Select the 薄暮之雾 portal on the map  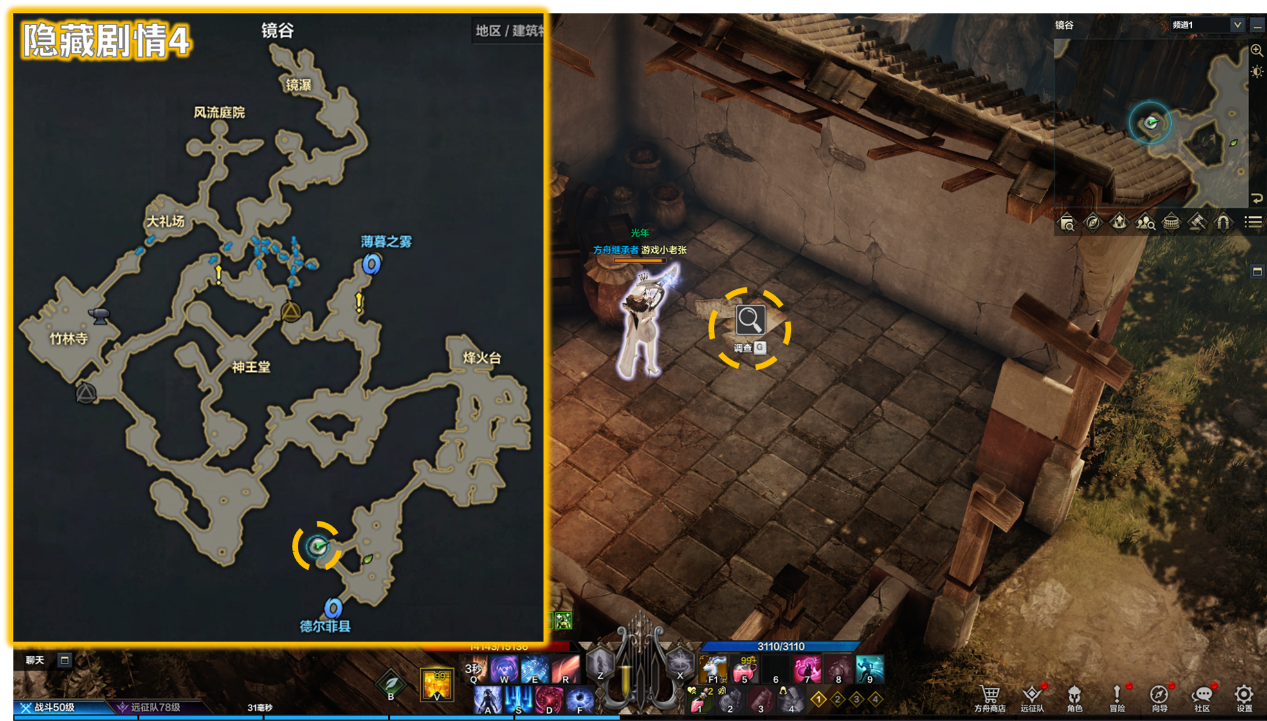(x=372, y=264)
